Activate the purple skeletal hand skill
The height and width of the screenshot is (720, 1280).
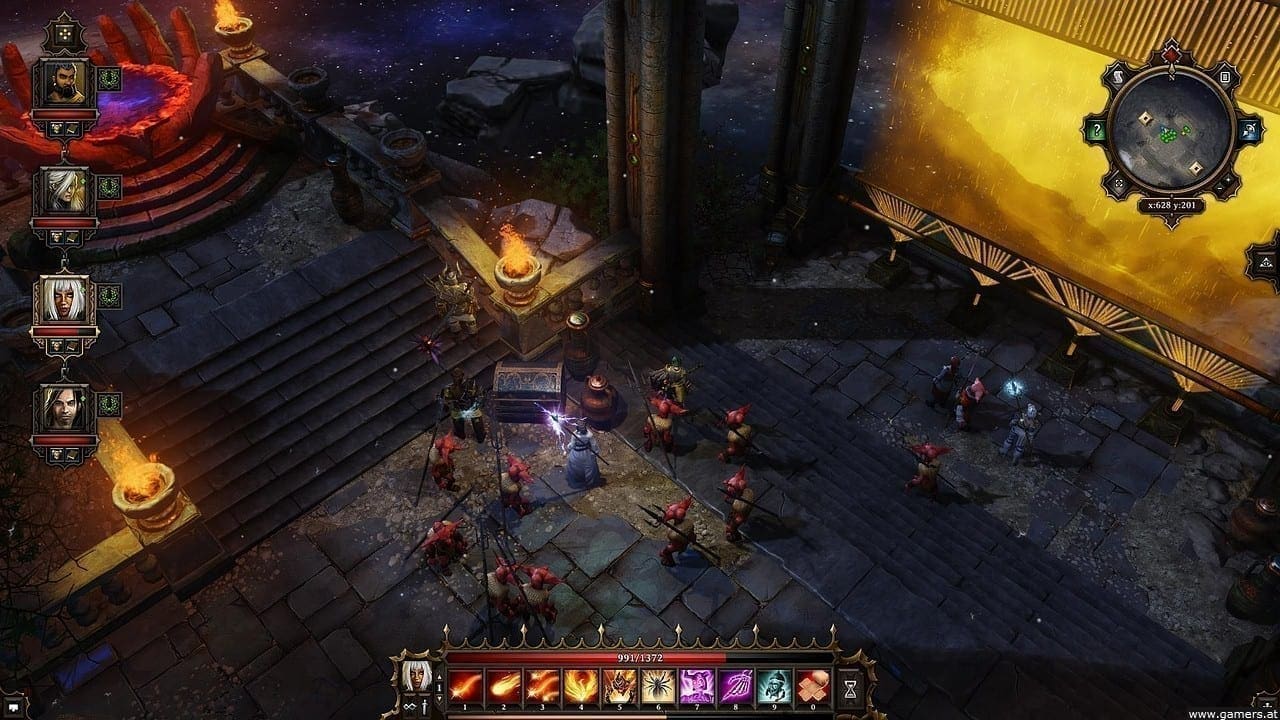pos(735,684)
